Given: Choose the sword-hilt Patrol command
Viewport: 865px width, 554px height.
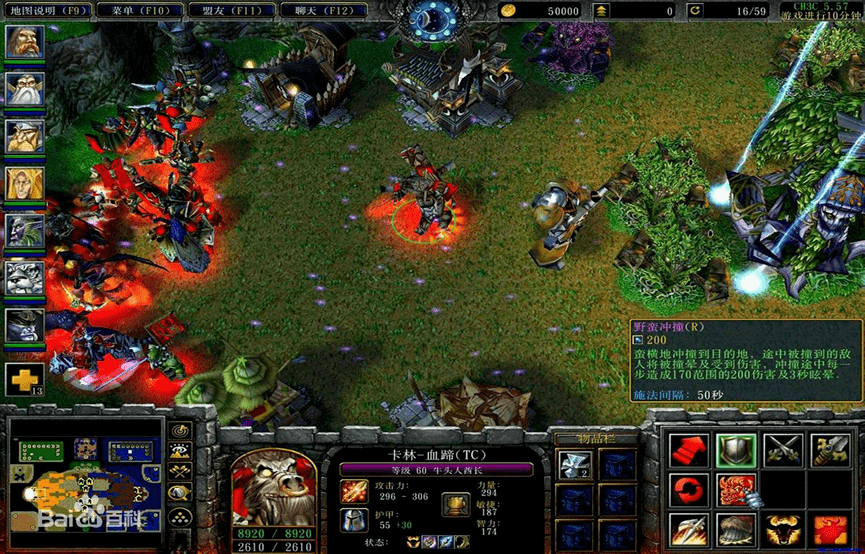Looking at the screenshot, I should [x=830, y=450].
